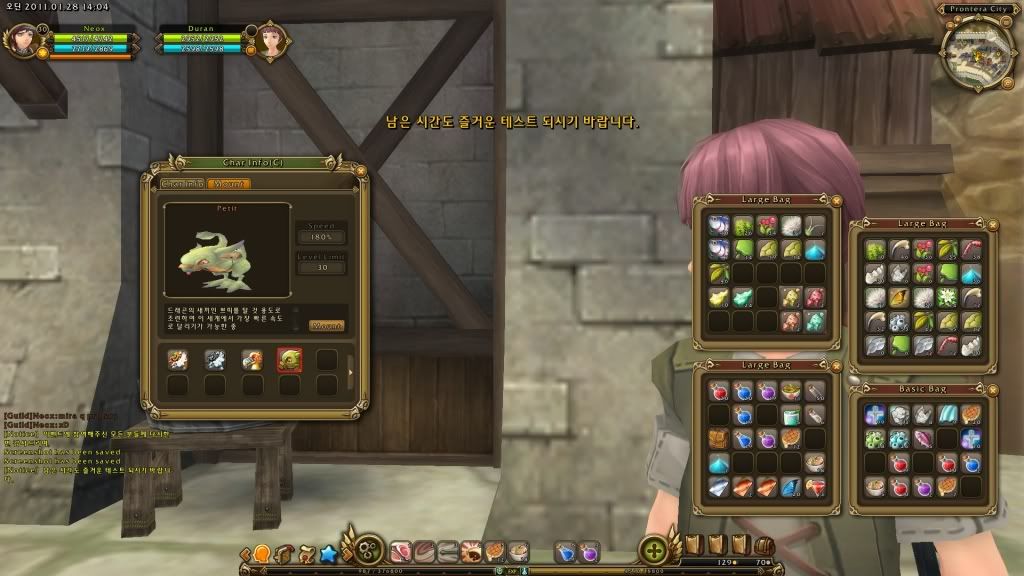Viewport: 1024px width, 576px height.
Task: Click the Mount button
Action: (327, 325)
